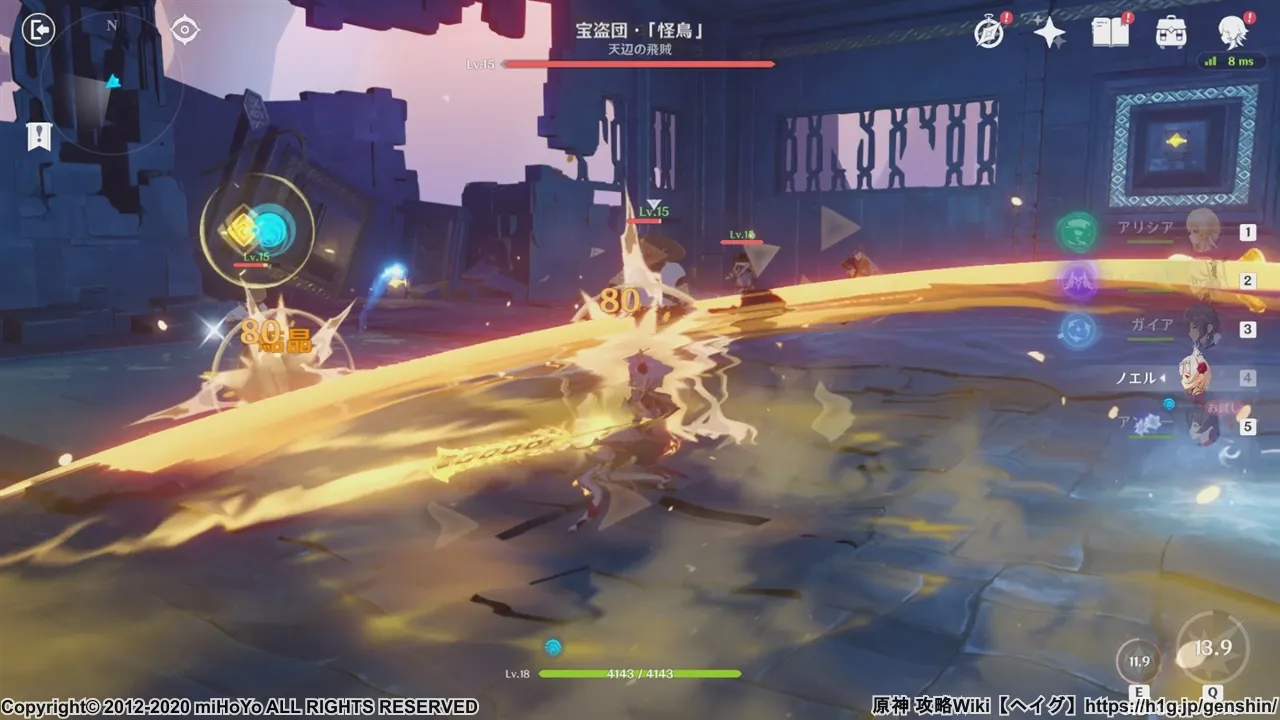
Task: Open the character portrait menu
Action: coord(1232,33)
